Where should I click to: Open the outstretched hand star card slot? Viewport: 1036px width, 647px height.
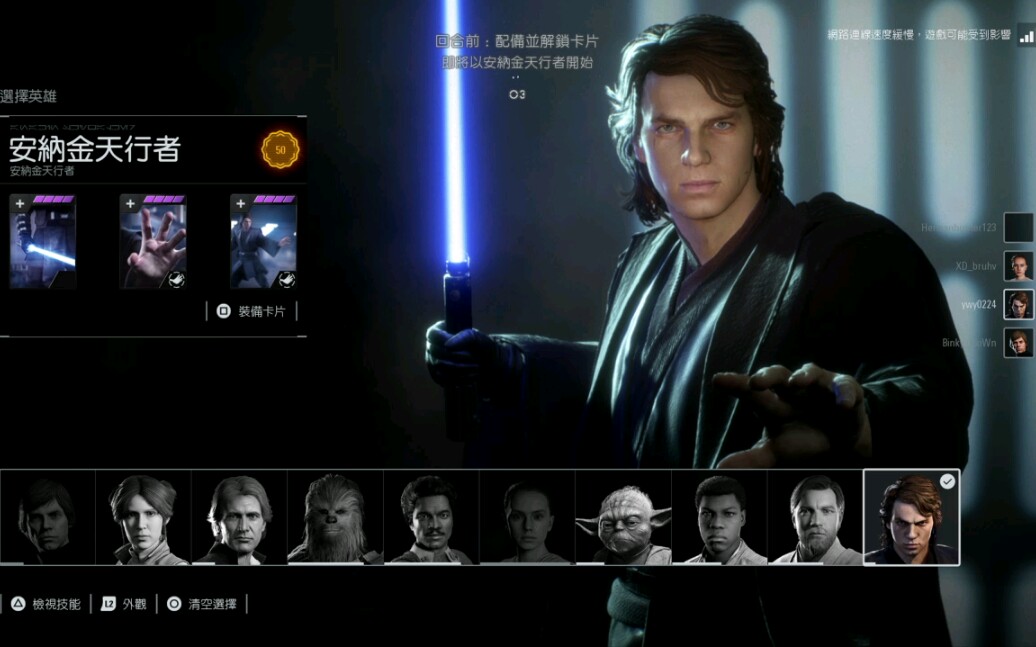(153, 242)
